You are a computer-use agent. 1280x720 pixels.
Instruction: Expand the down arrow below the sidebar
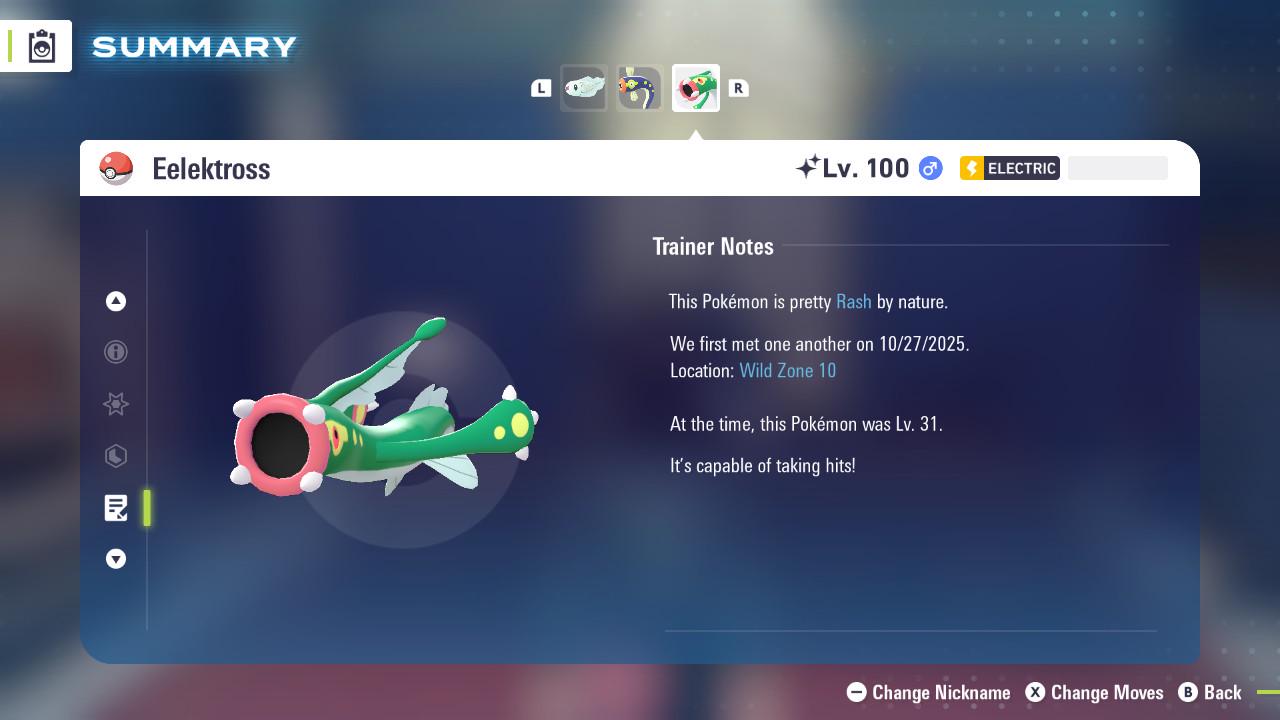point(116,559)
